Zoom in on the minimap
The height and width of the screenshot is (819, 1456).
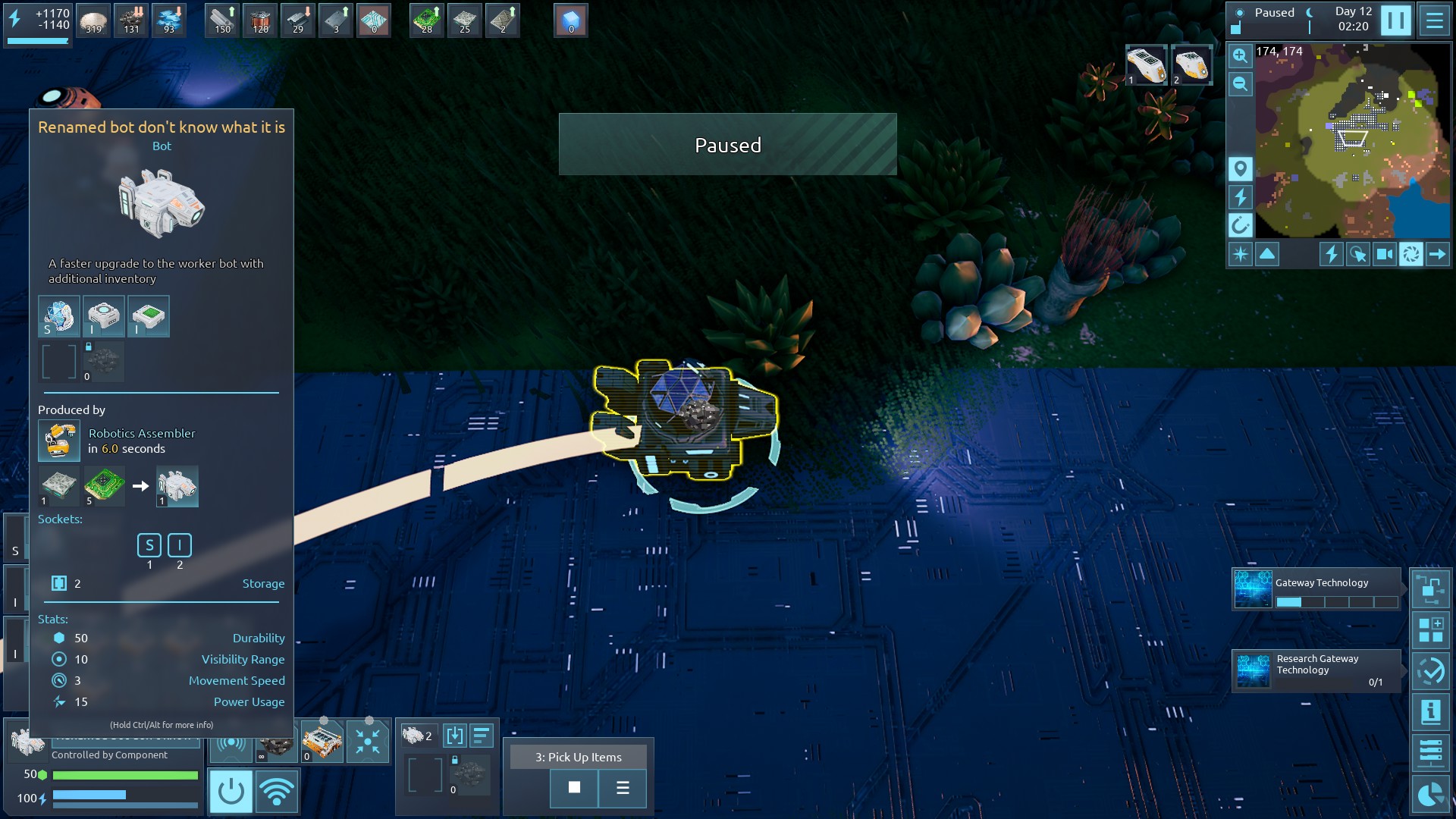1240,55
